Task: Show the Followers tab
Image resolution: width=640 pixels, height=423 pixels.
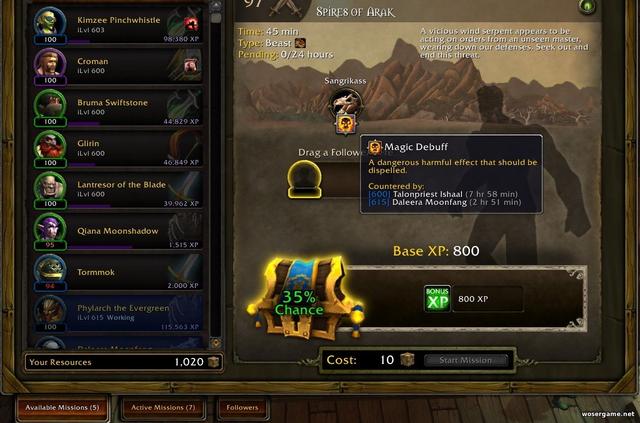Action: coord(243,407)
